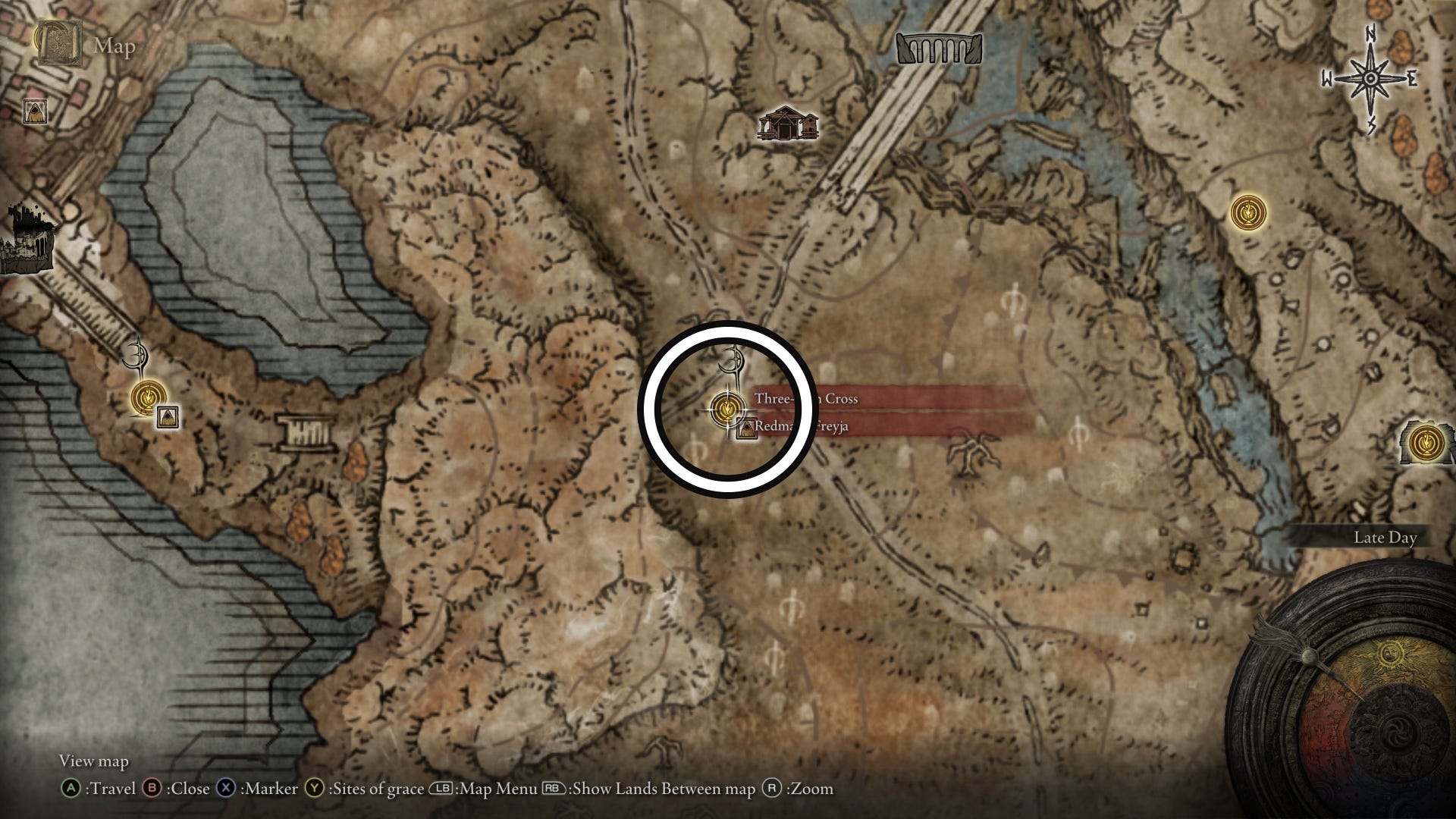Click the compass rose

click(1370, 79)
